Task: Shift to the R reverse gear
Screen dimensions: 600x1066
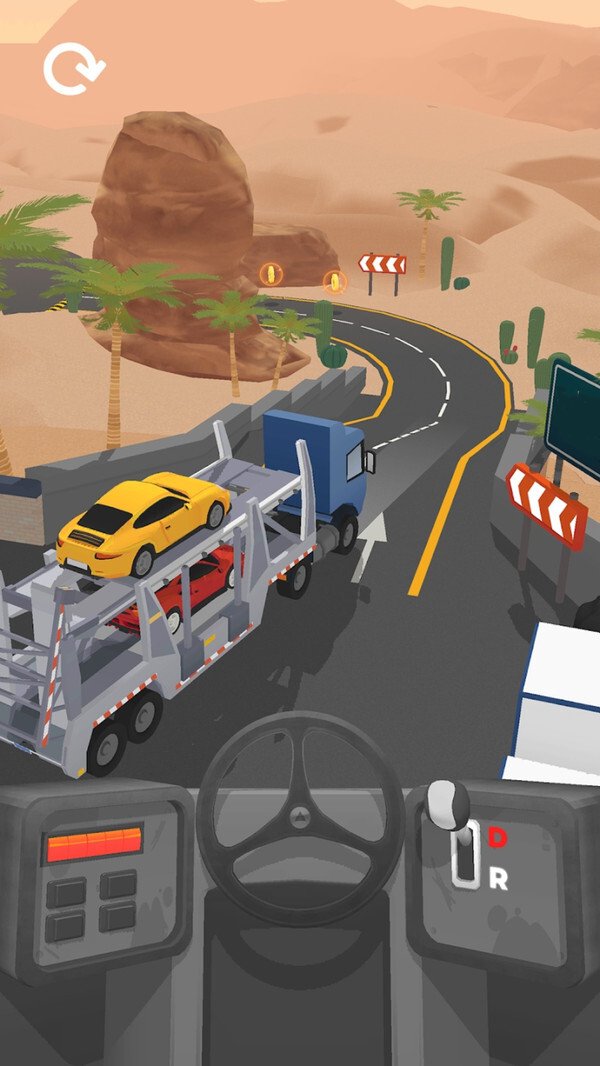Action: [497, 879]
